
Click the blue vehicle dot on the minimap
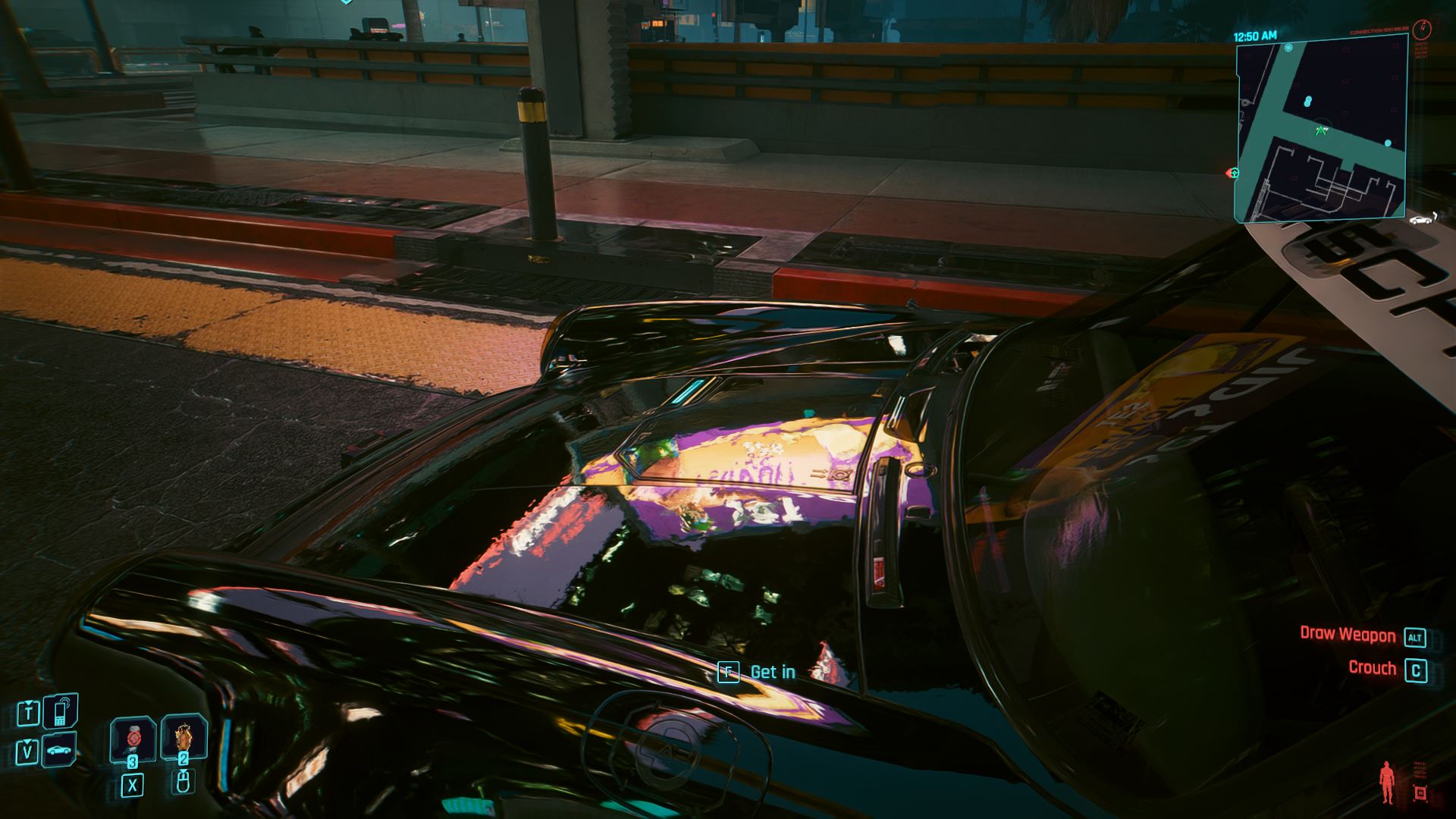pyautogui.click(x=1388, y=143)
